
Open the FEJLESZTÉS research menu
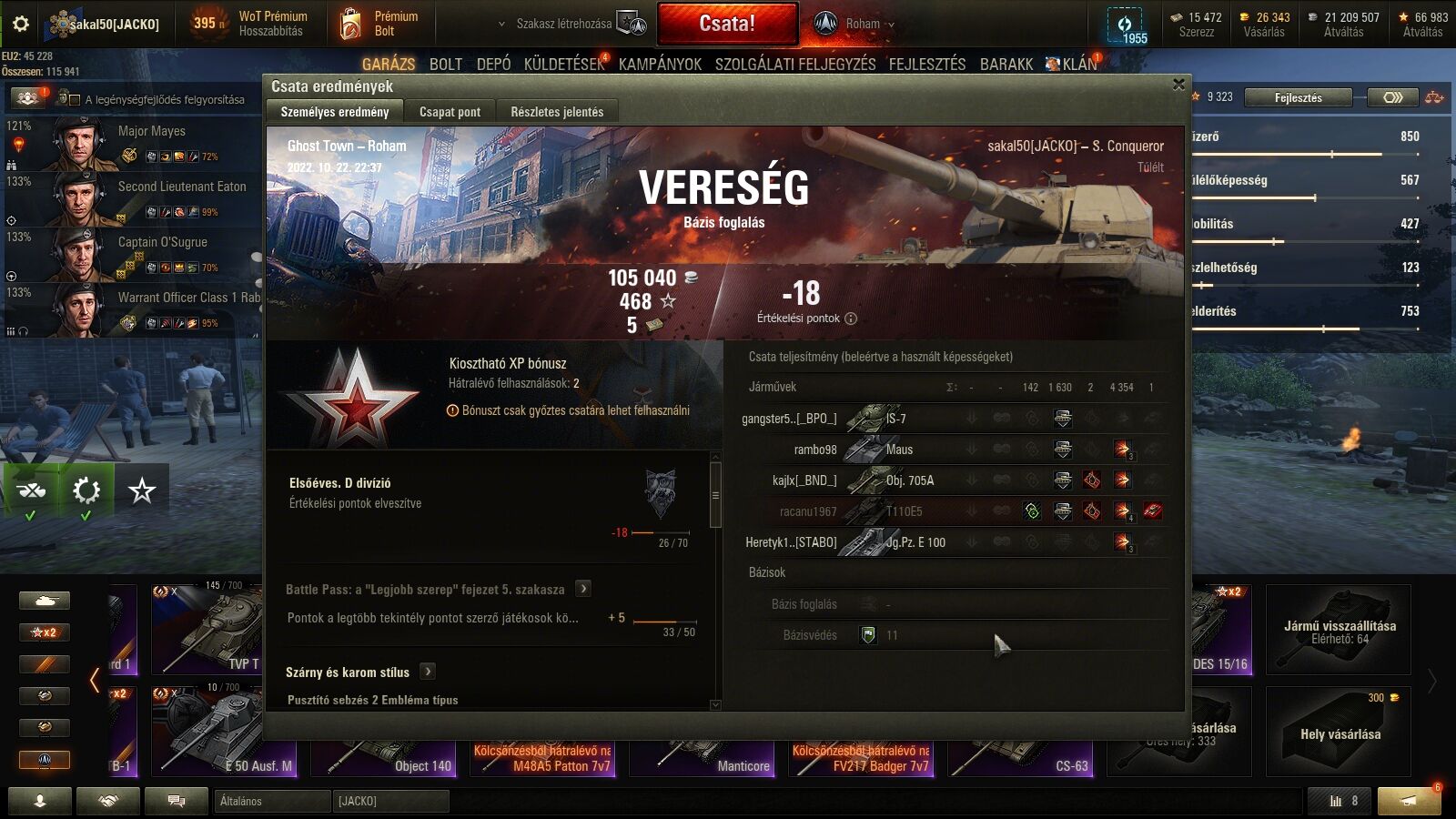927,64
